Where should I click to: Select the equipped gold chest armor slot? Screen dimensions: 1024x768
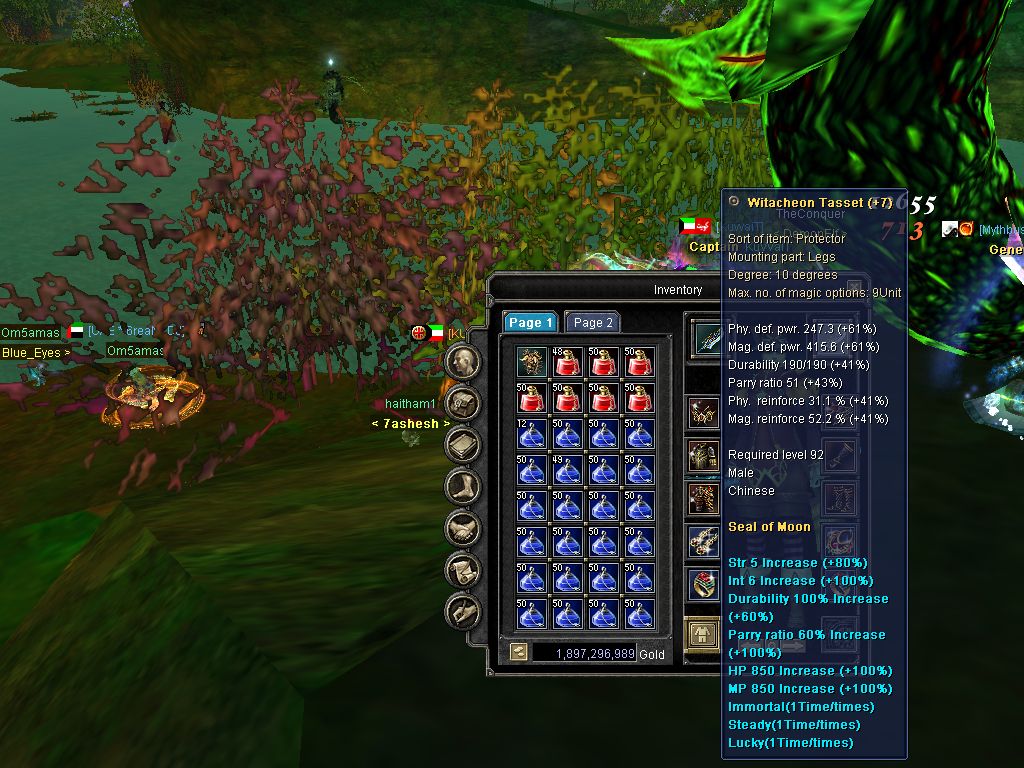pyautogui.click(x=704, y=456)
